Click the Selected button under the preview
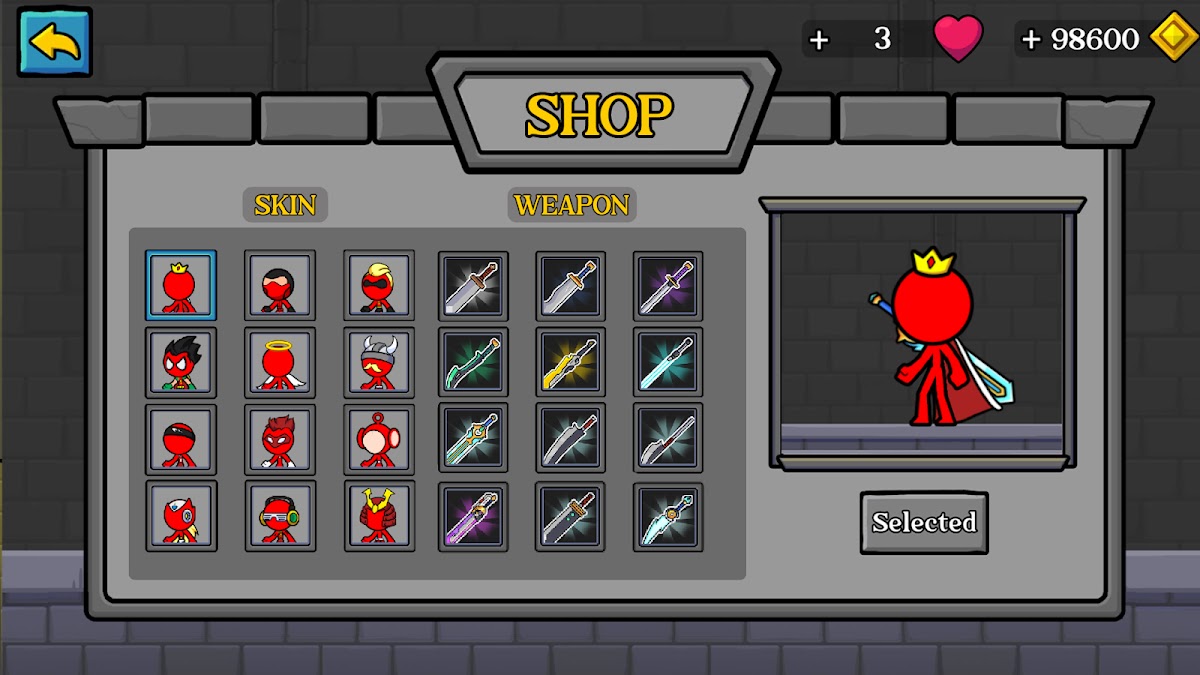The height and width of the screenshot is (675, 1200). tap(924, 522)
